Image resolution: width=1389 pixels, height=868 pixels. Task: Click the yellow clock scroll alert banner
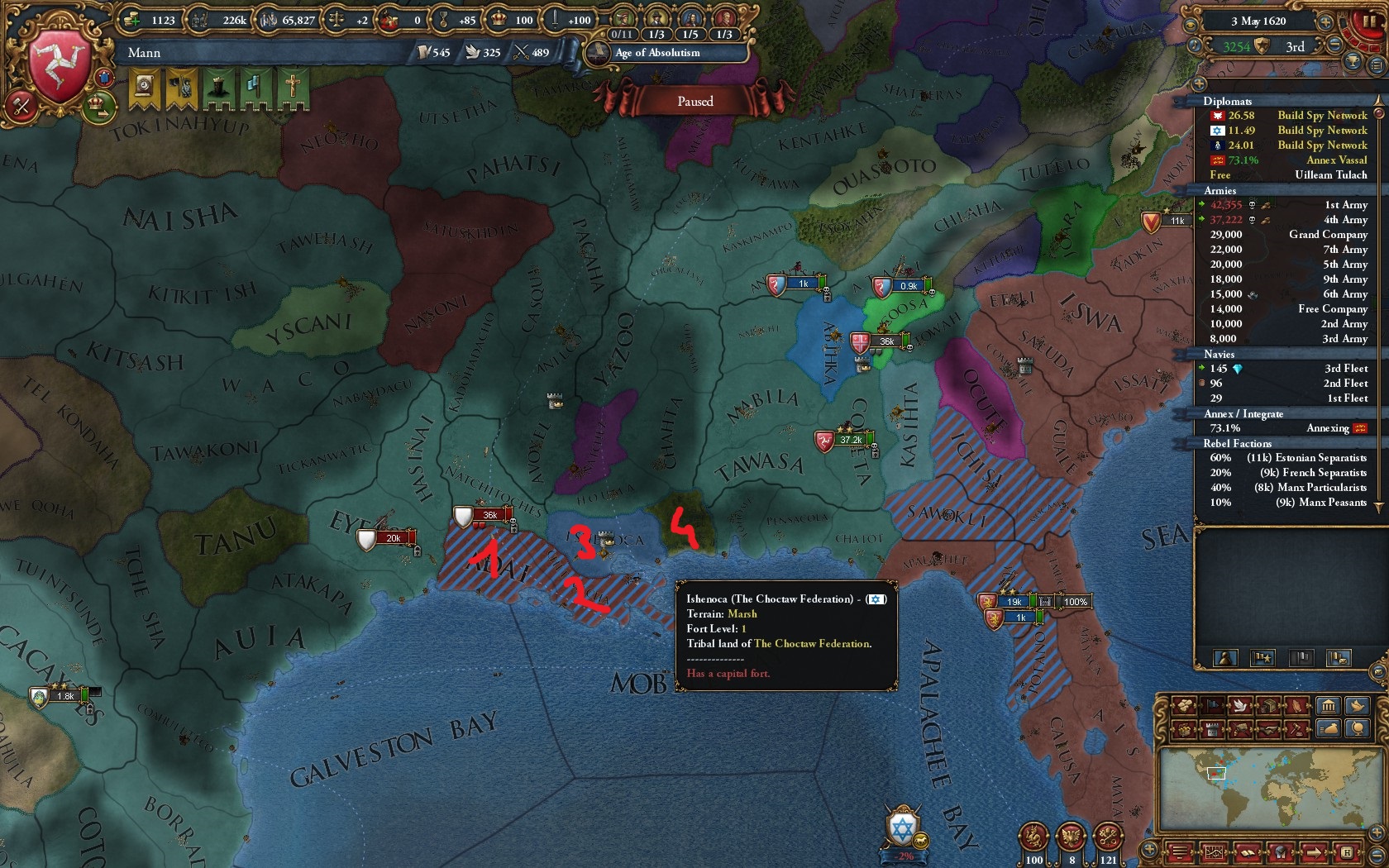[x=145, y=88]
